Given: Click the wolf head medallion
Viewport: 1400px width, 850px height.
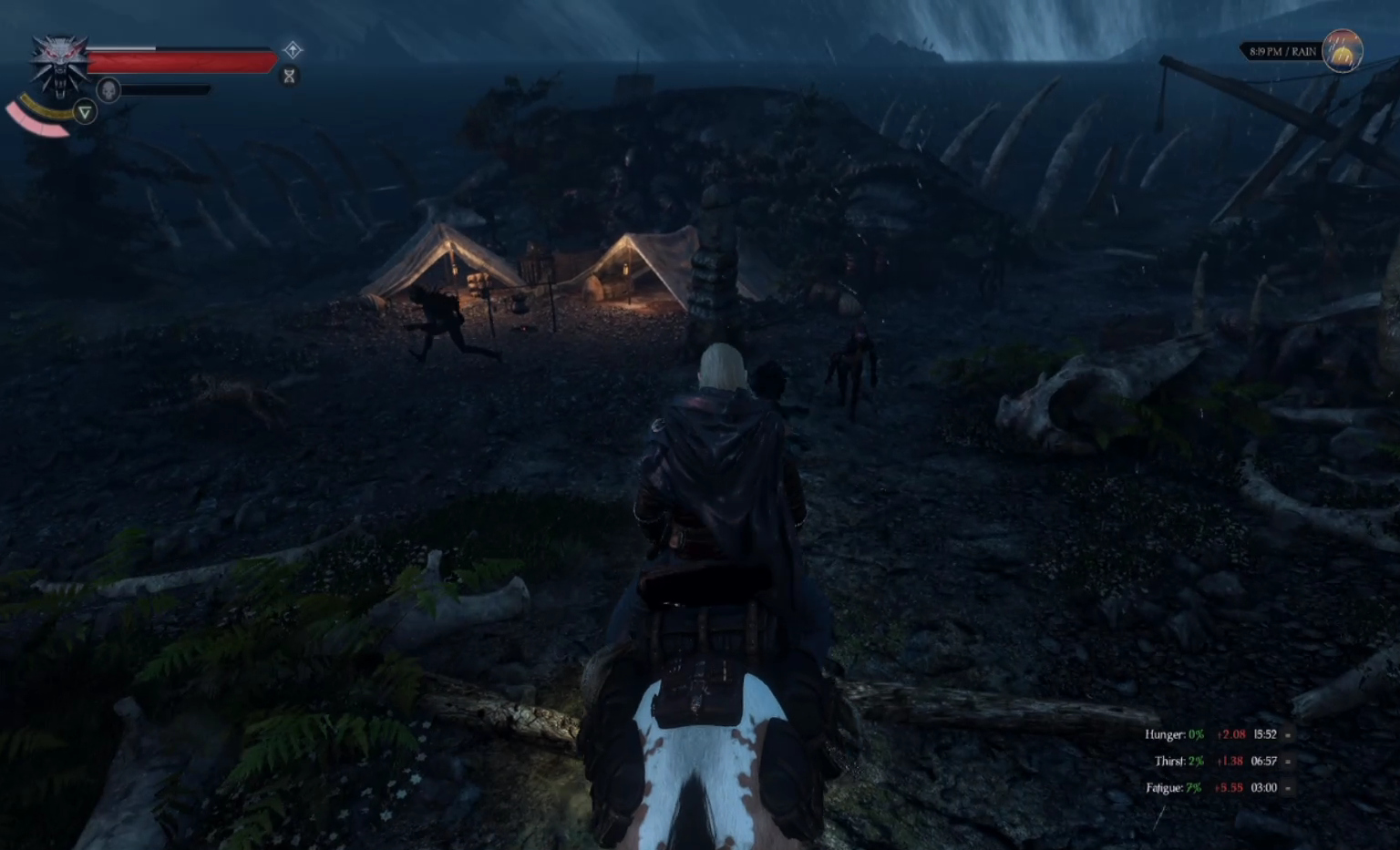Looking at the screenshot, I should [x=59, y=64].
